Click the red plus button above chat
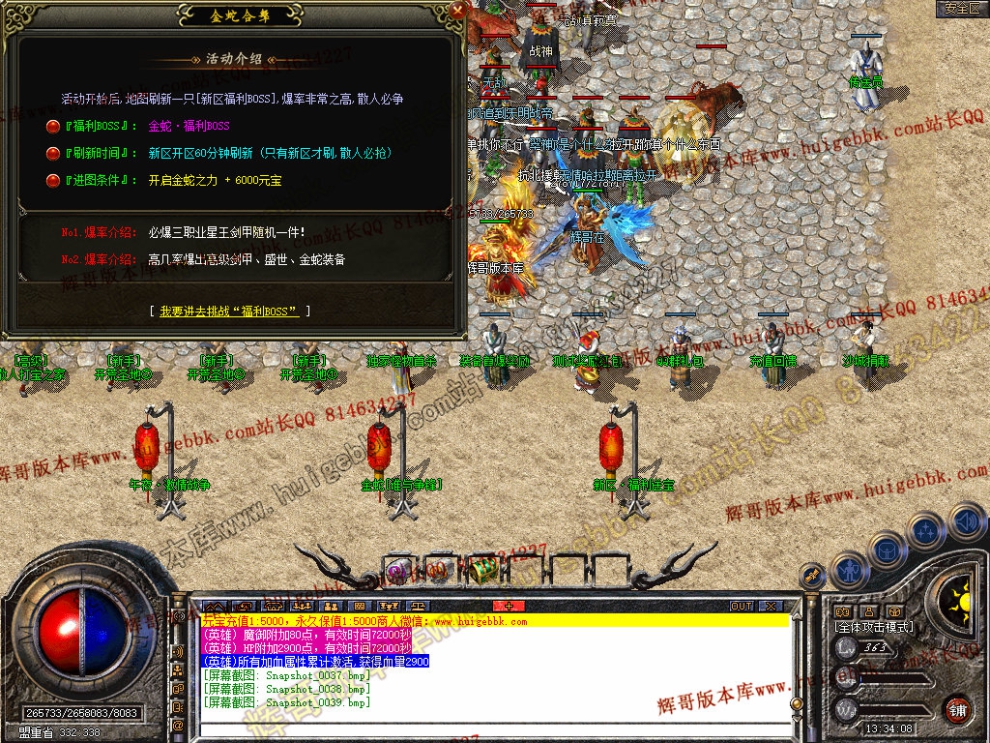Image resolution: width=990 pixels, height=743 pixels. 509,606
